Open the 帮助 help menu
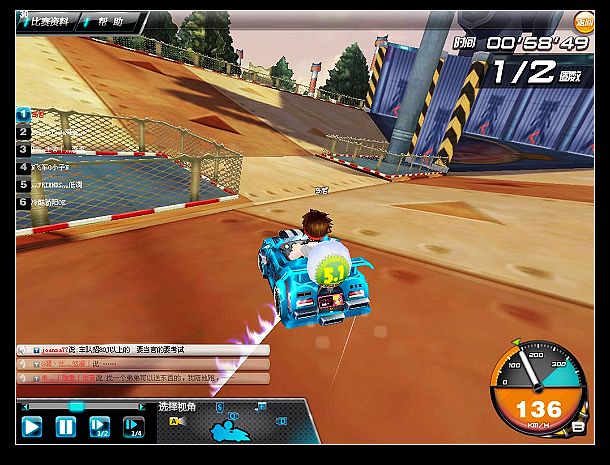Image resolution: width=610 pixels, height=465 pixels. pos(110,20)
